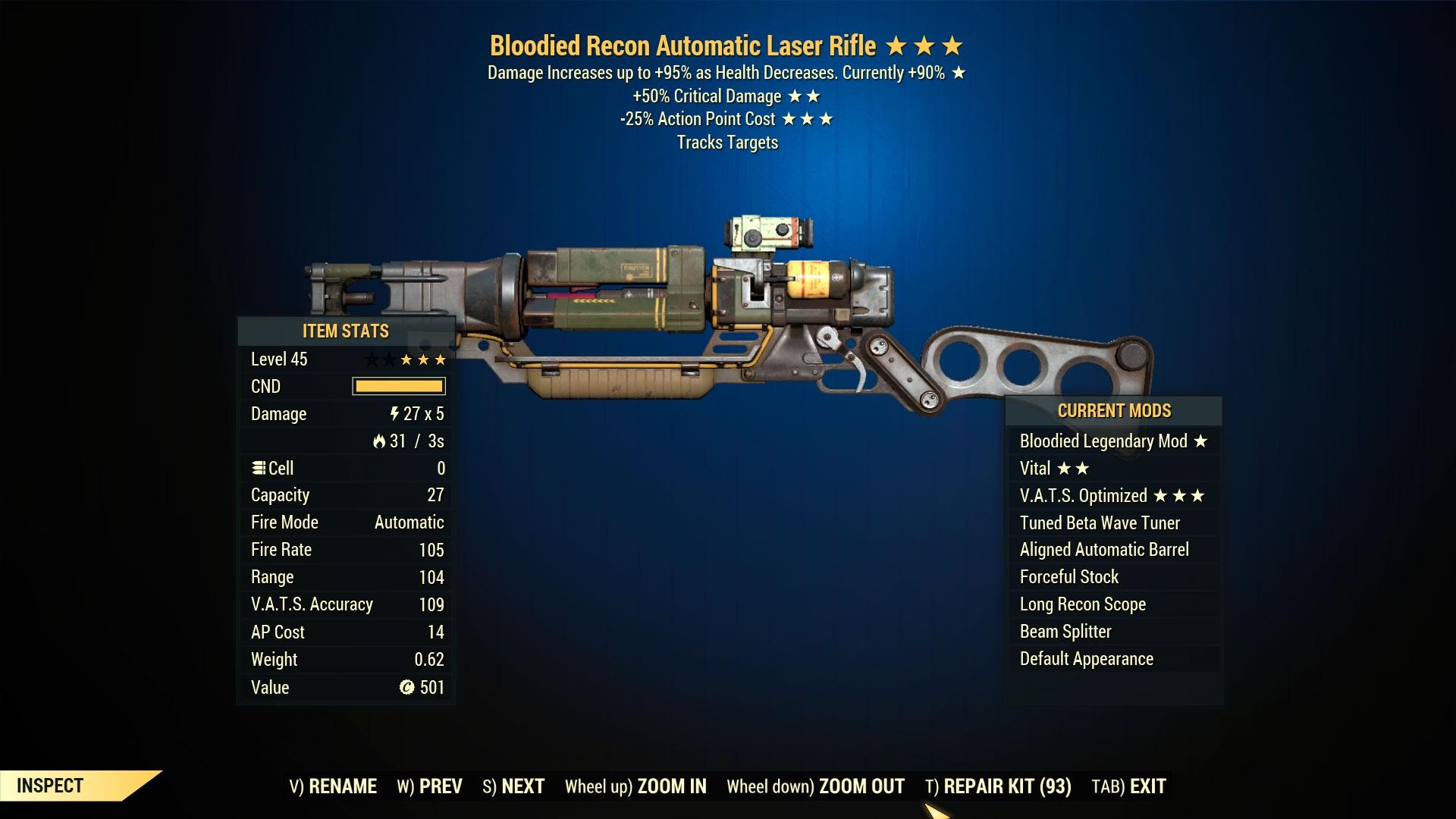Rename the laser rifle

[x=333, y=786]
